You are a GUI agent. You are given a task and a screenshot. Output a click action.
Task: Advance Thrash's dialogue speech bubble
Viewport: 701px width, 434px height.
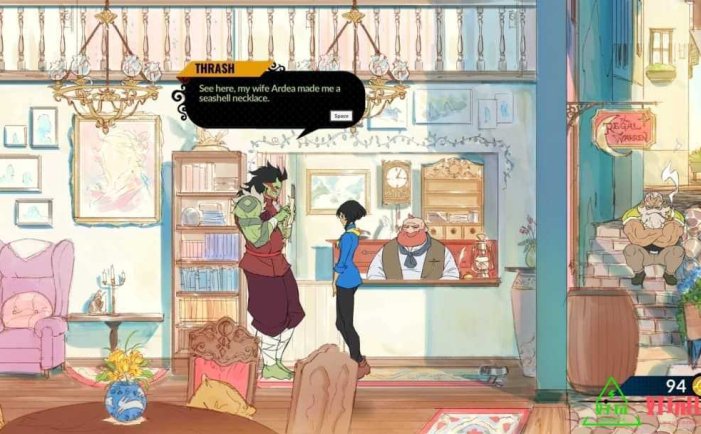pos(340,116)
